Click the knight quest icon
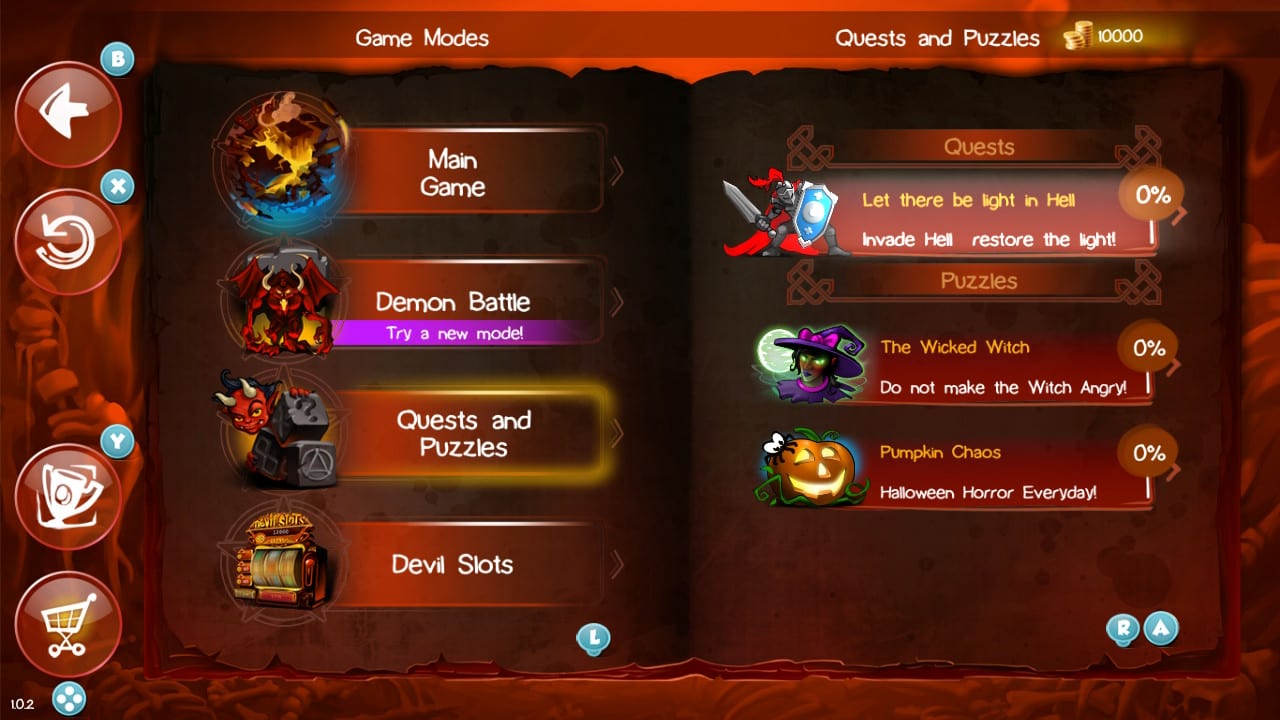The image size is (1280, 720). point(780,210)
